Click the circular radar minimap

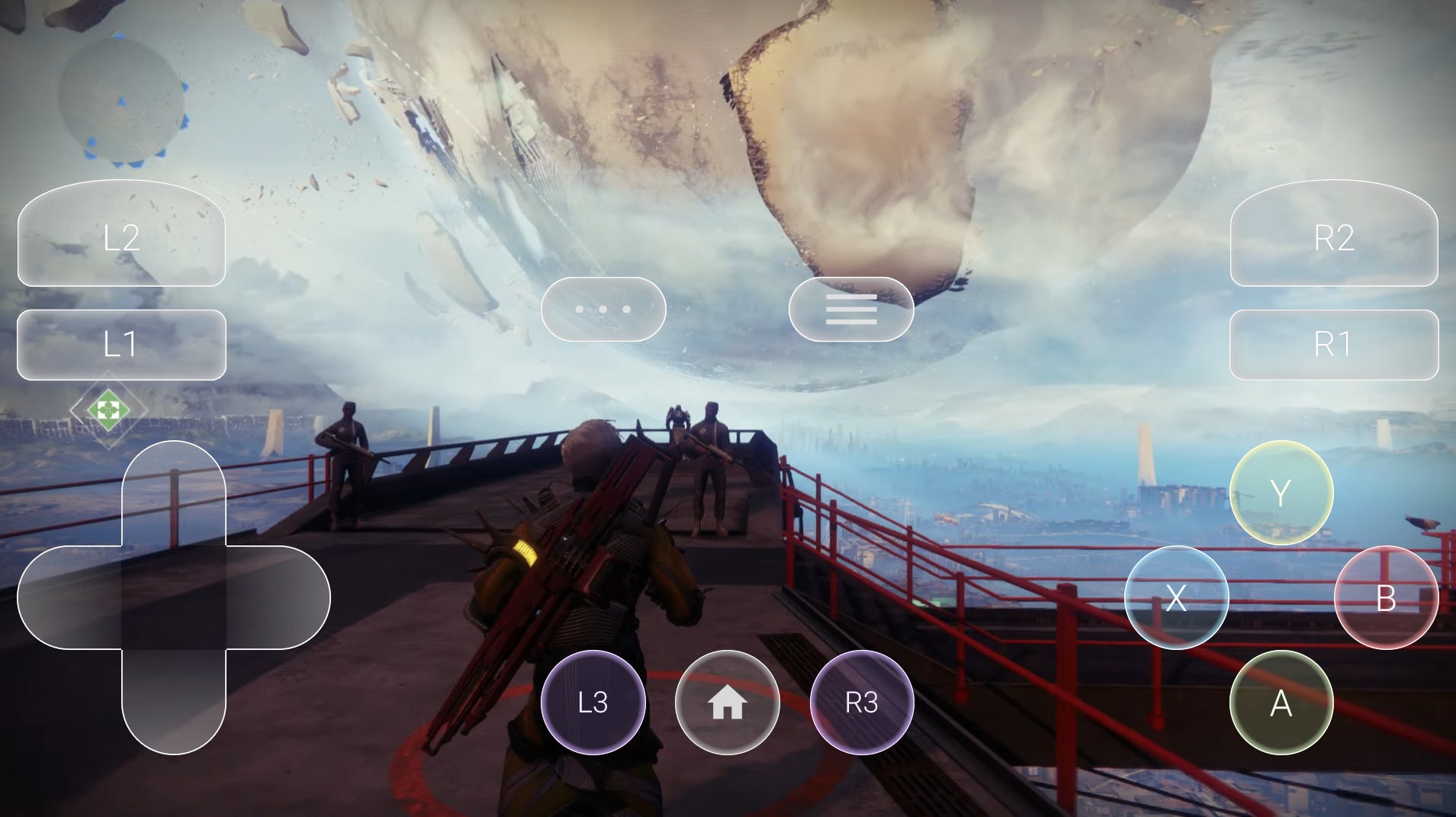(122, 101)
